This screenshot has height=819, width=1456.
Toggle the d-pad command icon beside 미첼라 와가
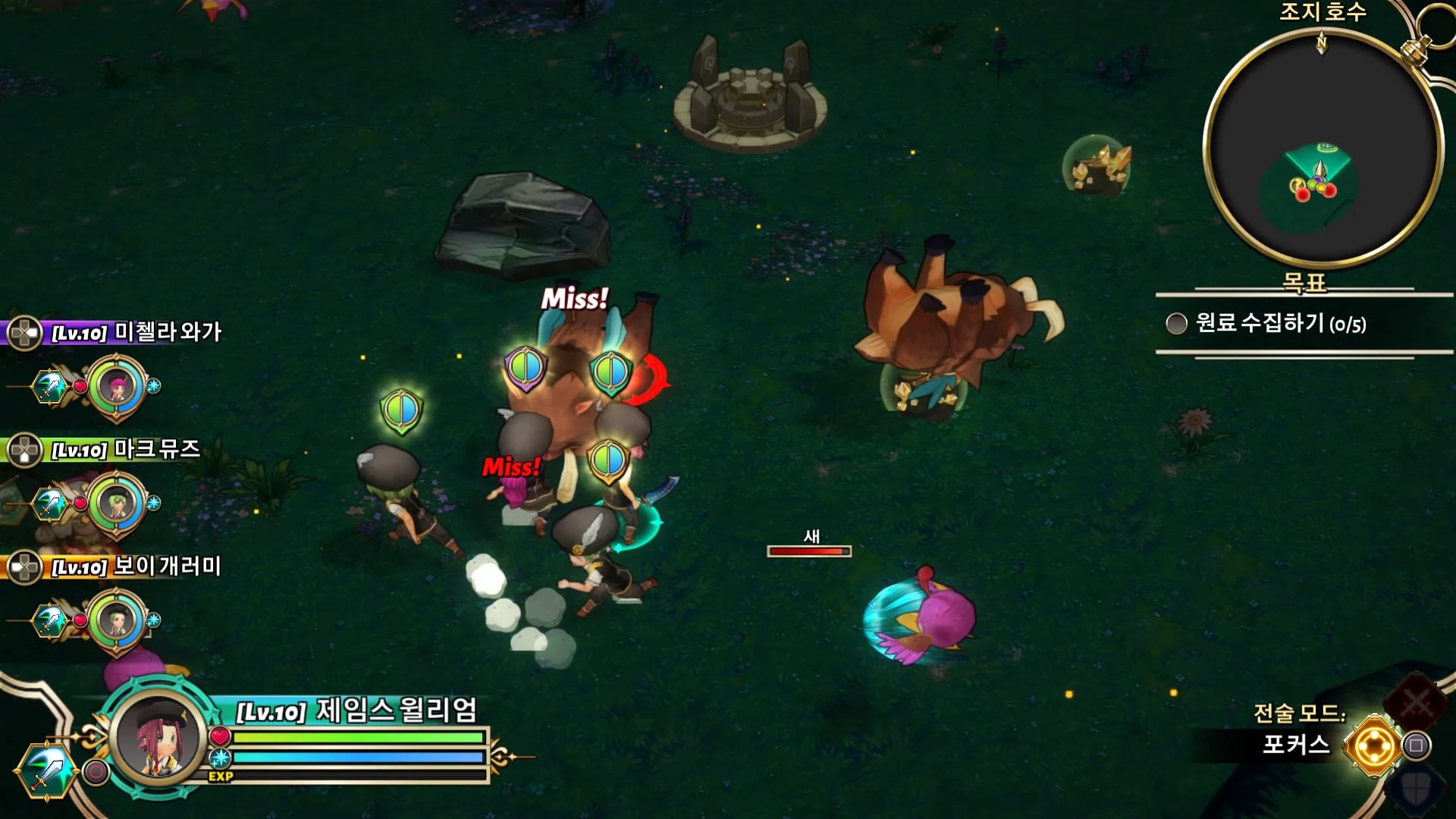click(x=25, y=331)
